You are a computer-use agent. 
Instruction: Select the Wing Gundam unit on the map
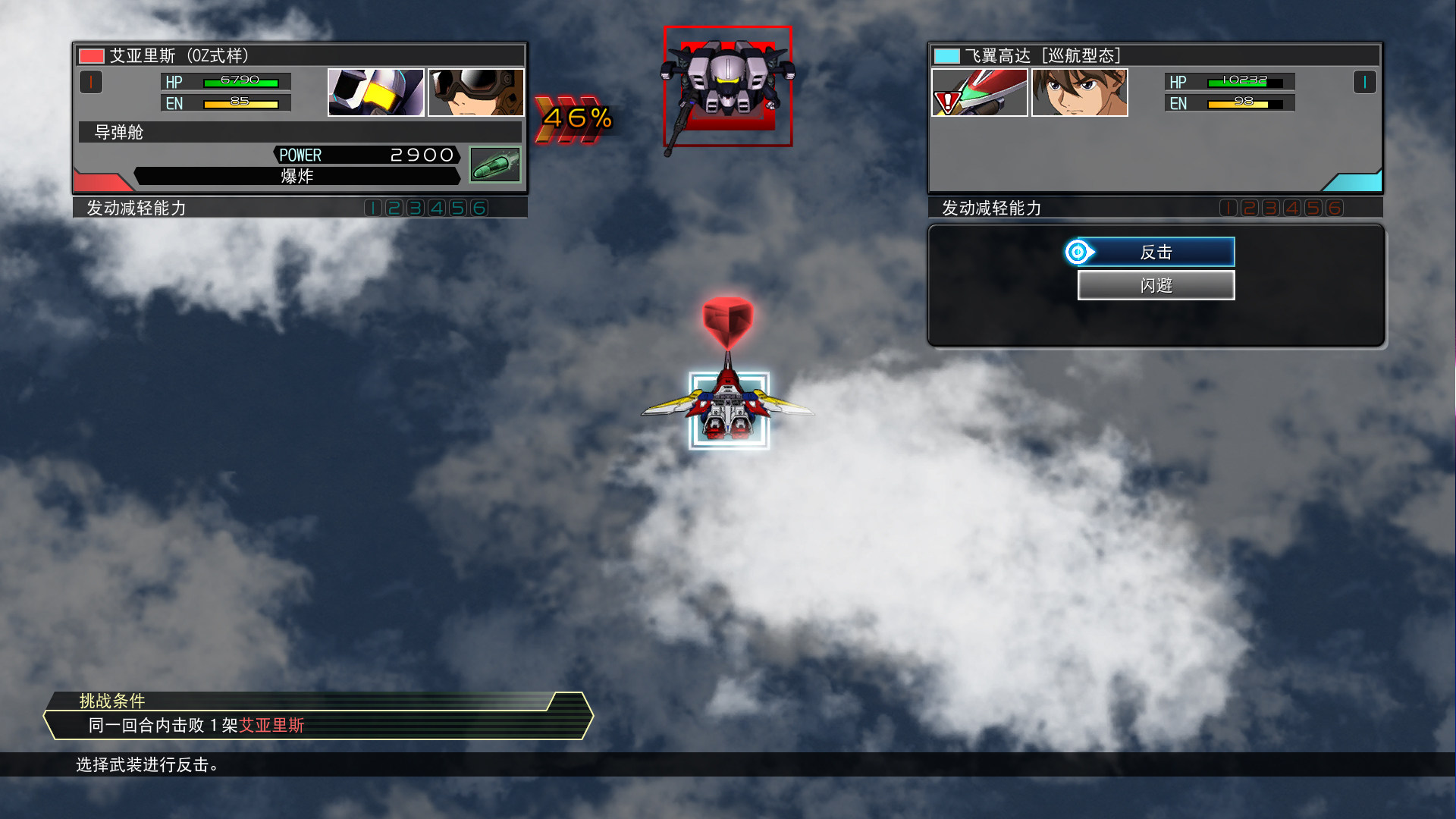coord(728,410)
